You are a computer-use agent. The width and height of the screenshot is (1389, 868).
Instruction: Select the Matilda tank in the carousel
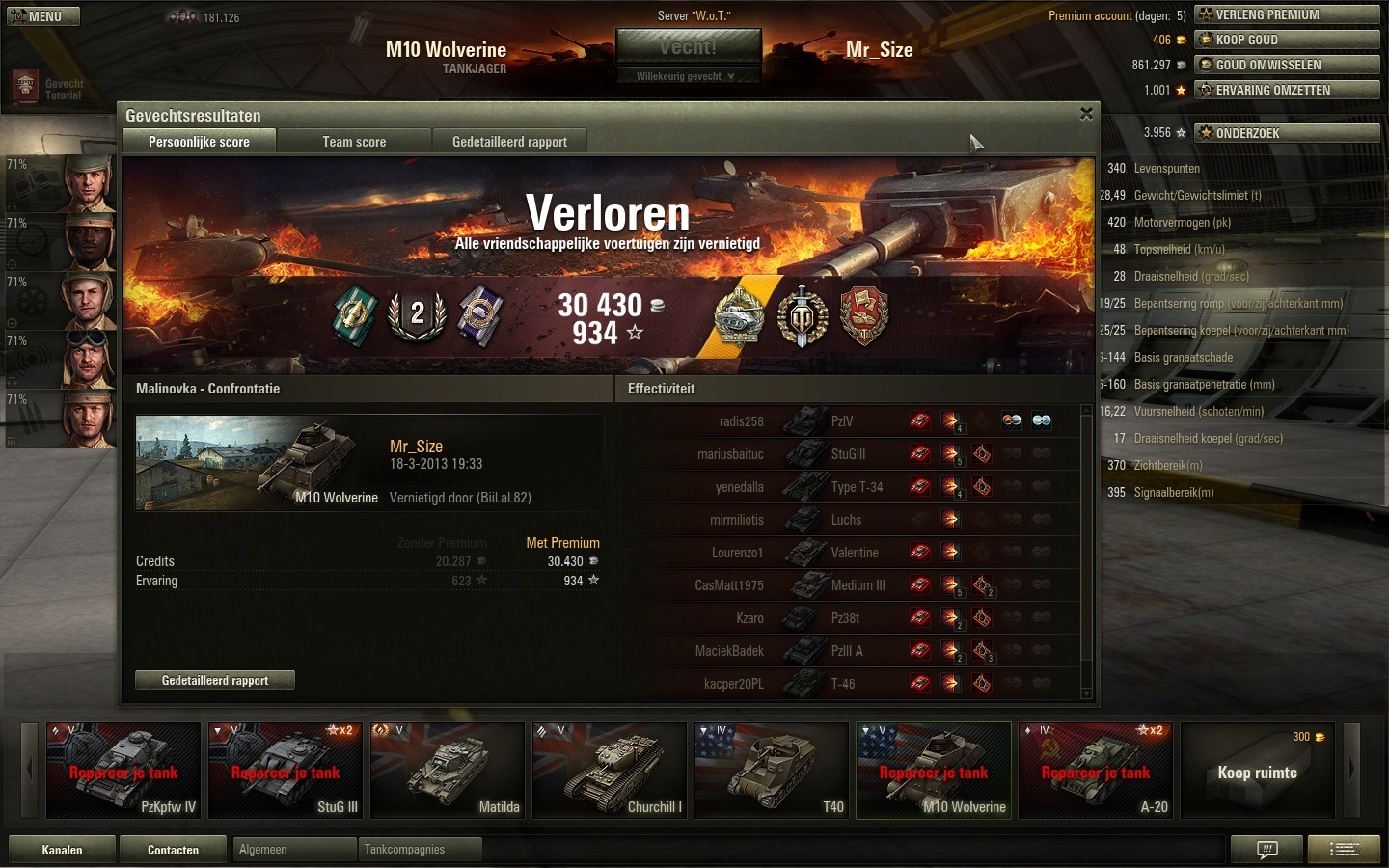tap(448, 771)
